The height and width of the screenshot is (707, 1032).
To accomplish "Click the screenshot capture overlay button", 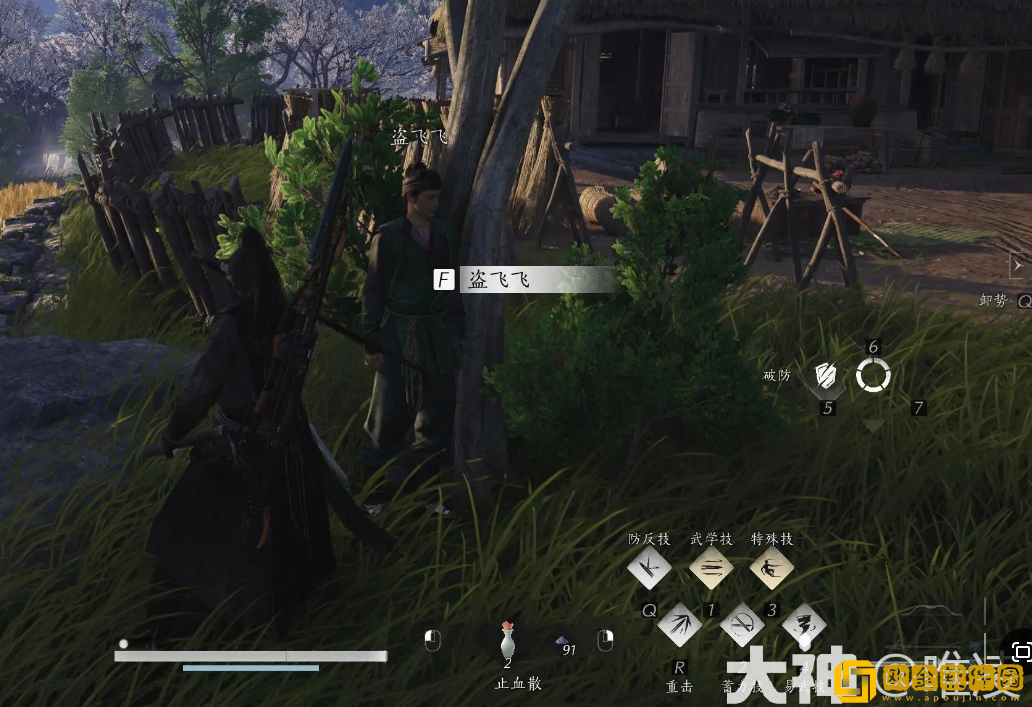I will click(1019, 651).
